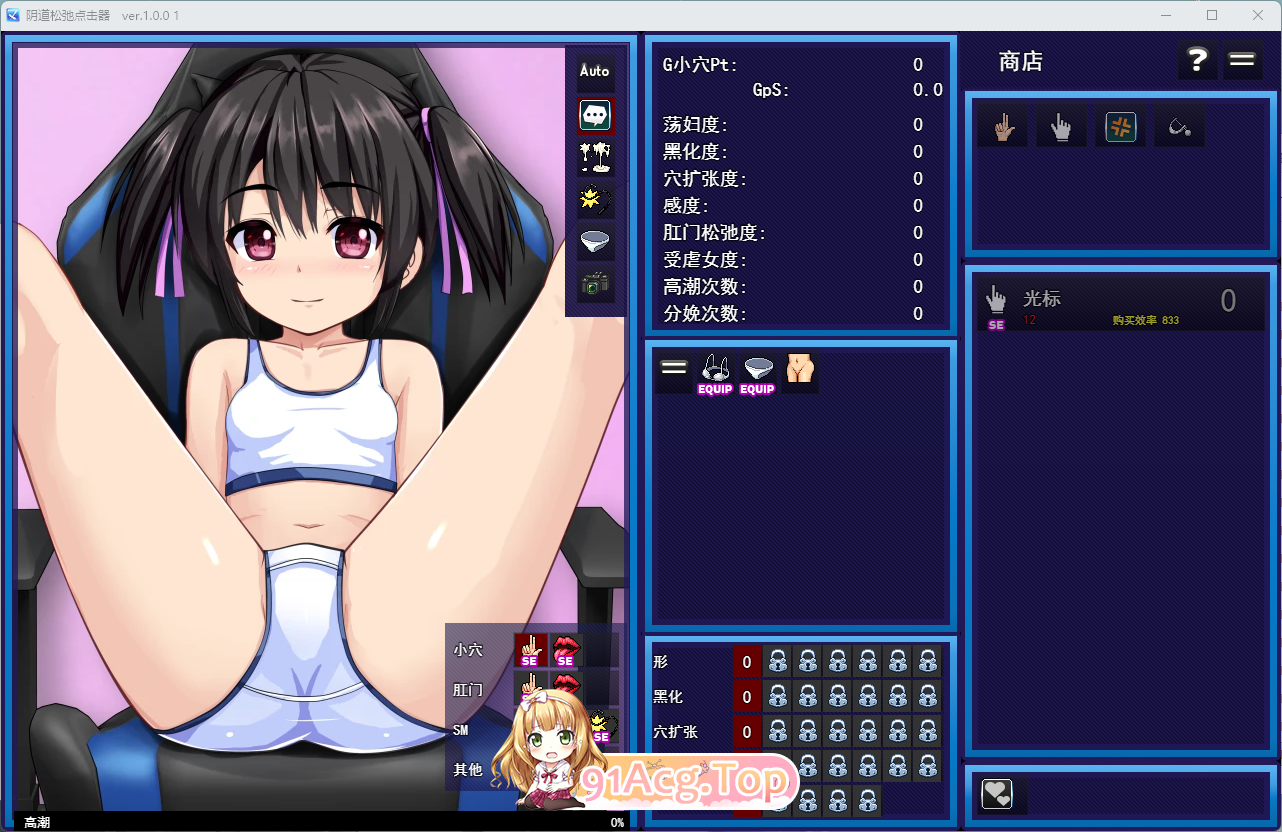Viewport: 1282px width, 832px height.
Task: Click the funnel icon in the left toolbar
Action: click(x=595, y=242)
